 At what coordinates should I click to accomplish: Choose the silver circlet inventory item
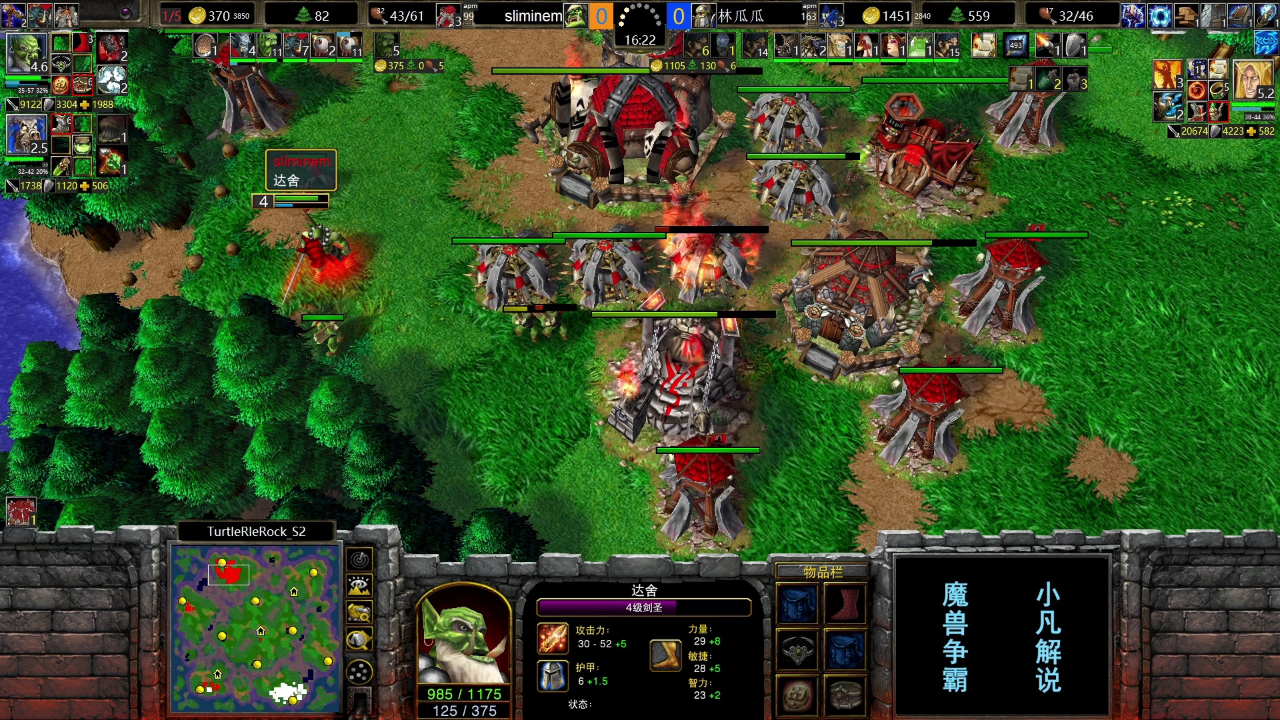(x=798, y=650)
